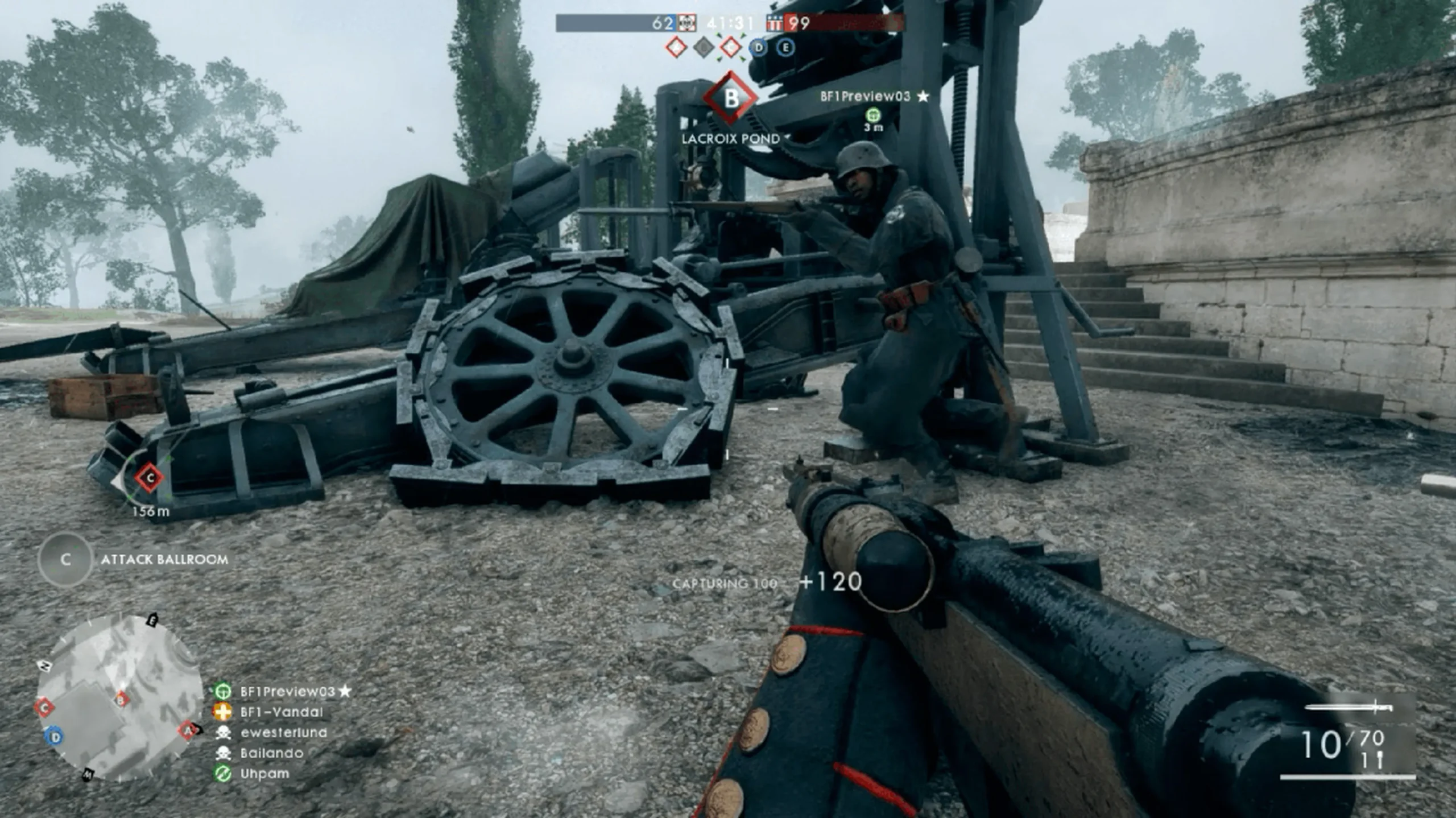This screenshot has height=818, width=1456.
Task: Click the skull icon next to ewesterlund
Action: pyautogui.click(x=223, y=733)
